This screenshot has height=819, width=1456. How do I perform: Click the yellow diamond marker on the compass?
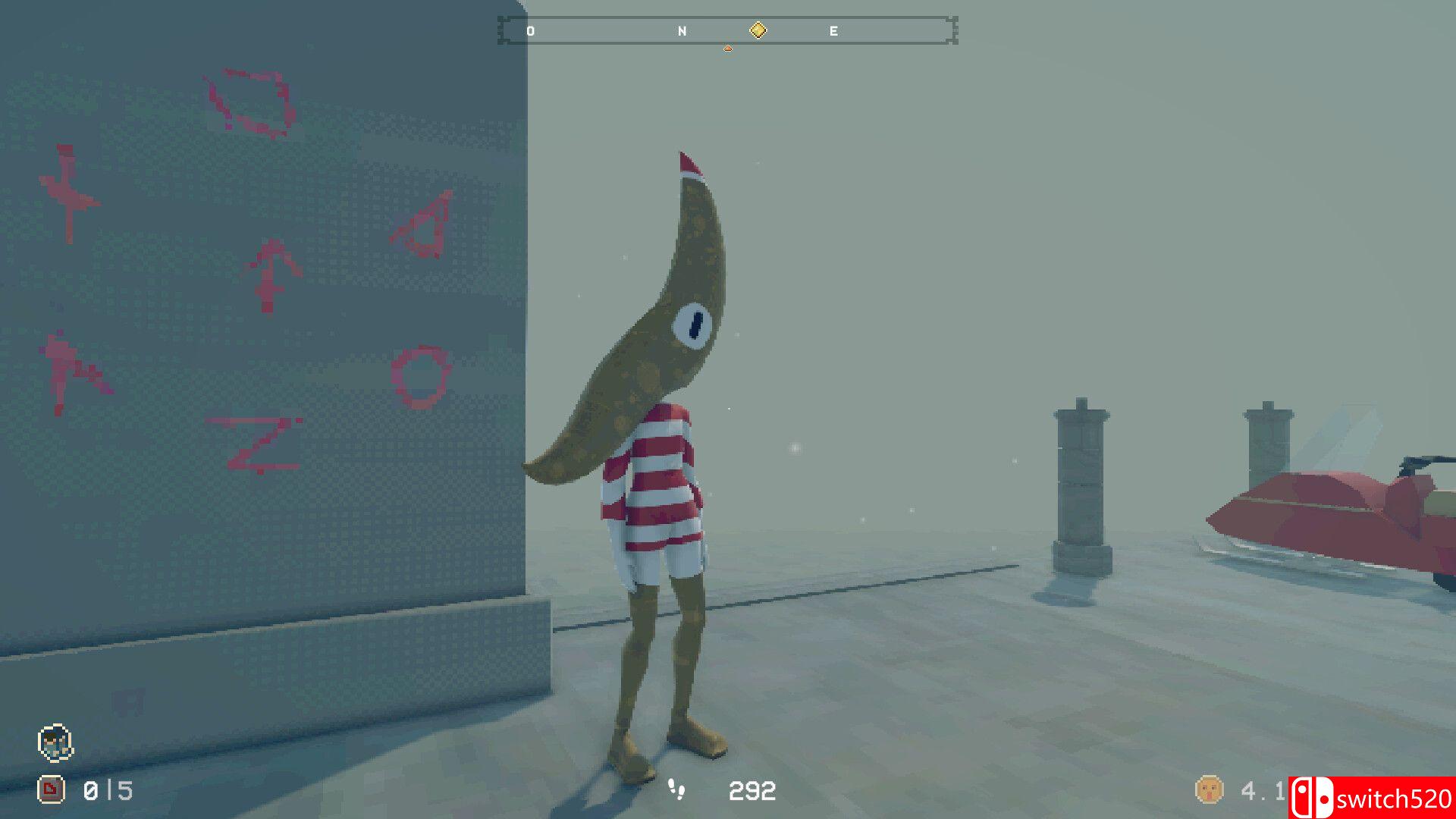(x=758, y=30)
